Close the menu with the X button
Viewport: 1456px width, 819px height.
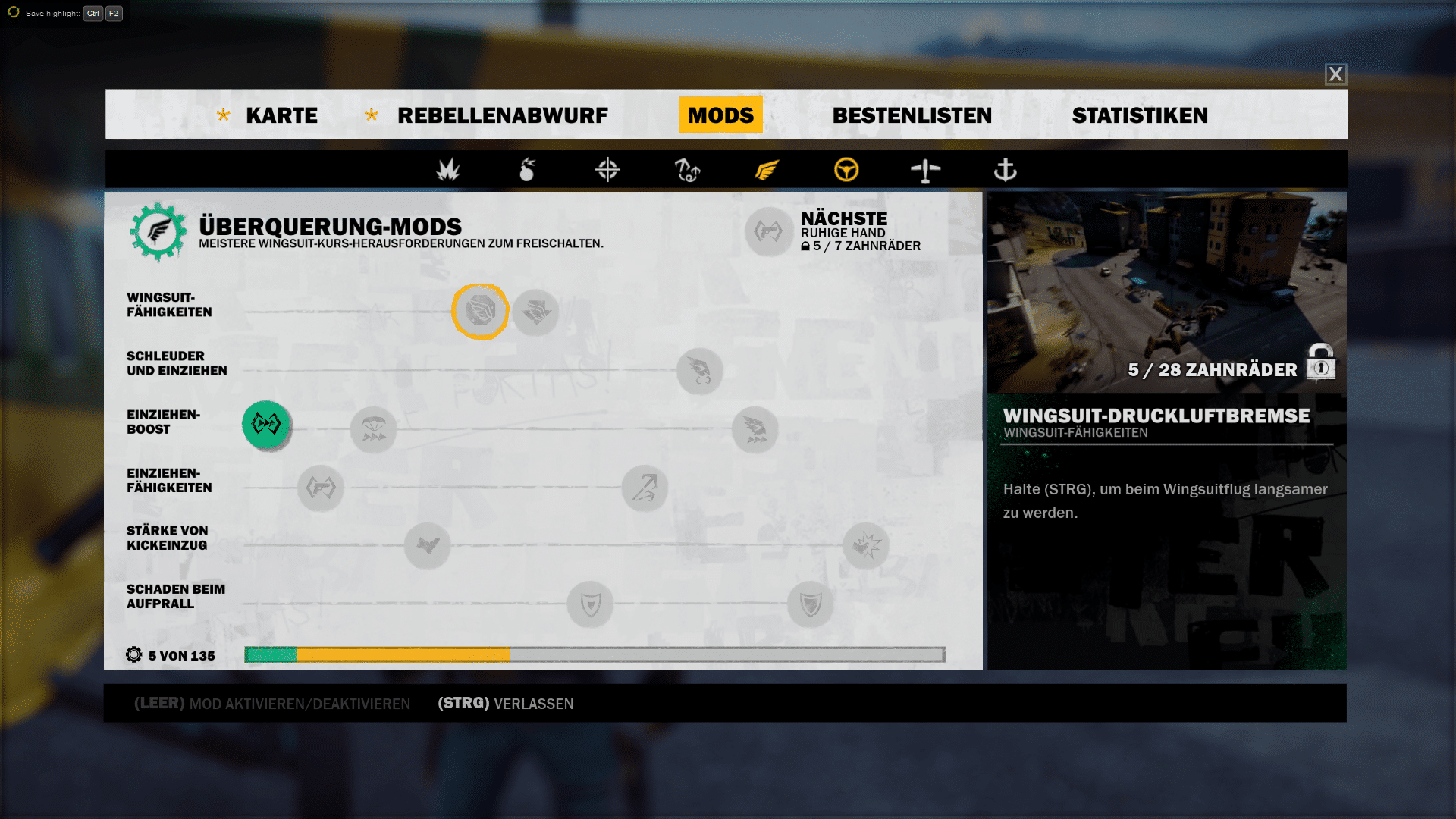1335,74
